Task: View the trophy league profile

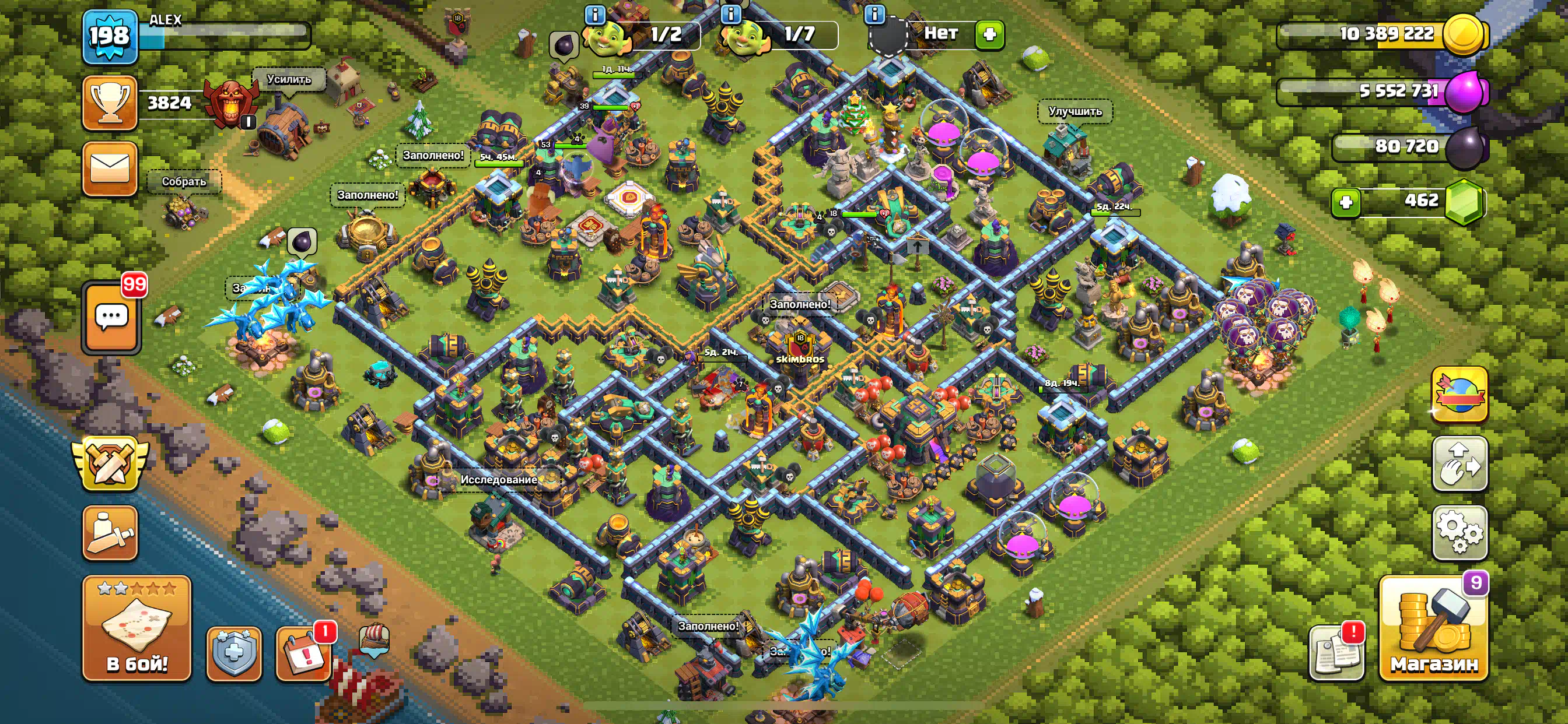Action: (x=110, y=102)
